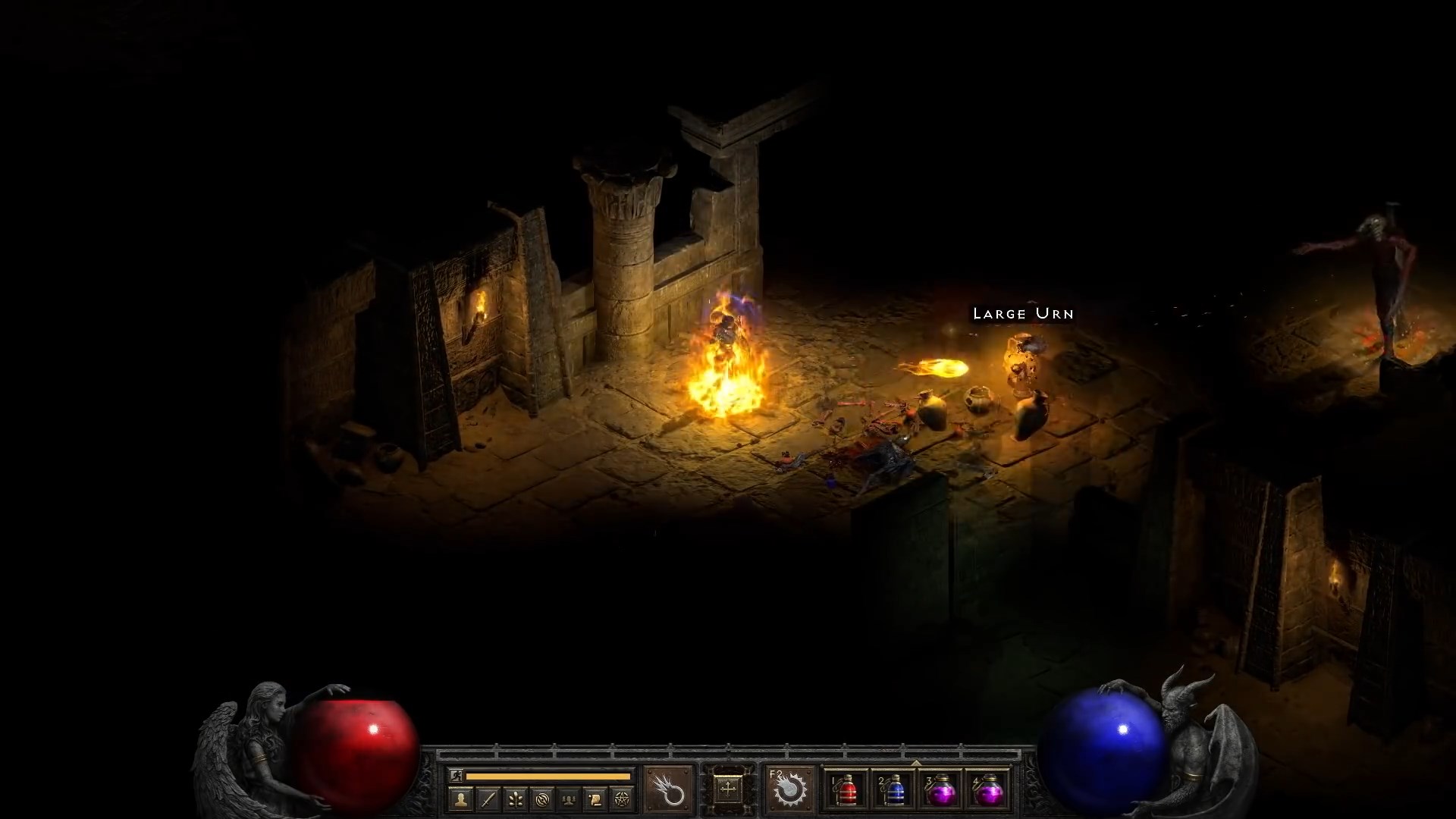1456x819 pixels.
Task: Drink the blue mana potion in belt slot 2
Action: click(893, 790)
